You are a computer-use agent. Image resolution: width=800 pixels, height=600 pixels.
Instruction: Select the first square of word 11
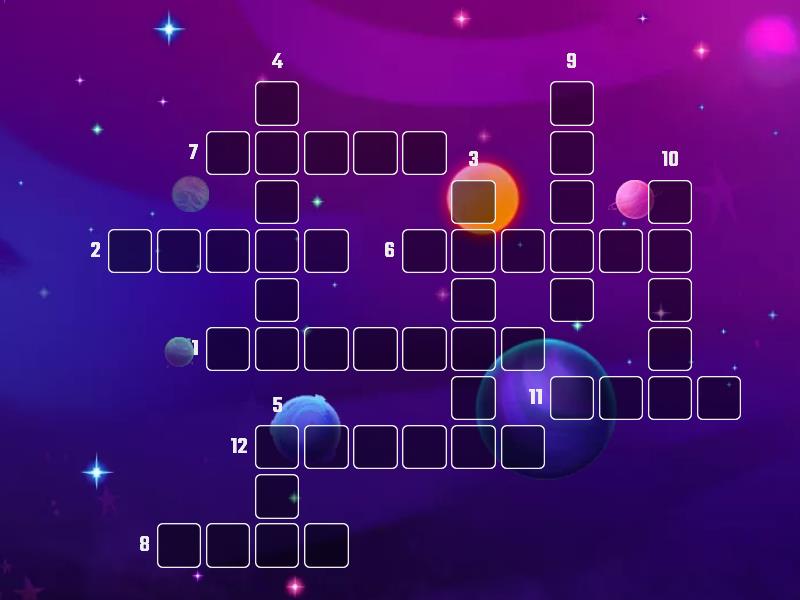[572, 398]
